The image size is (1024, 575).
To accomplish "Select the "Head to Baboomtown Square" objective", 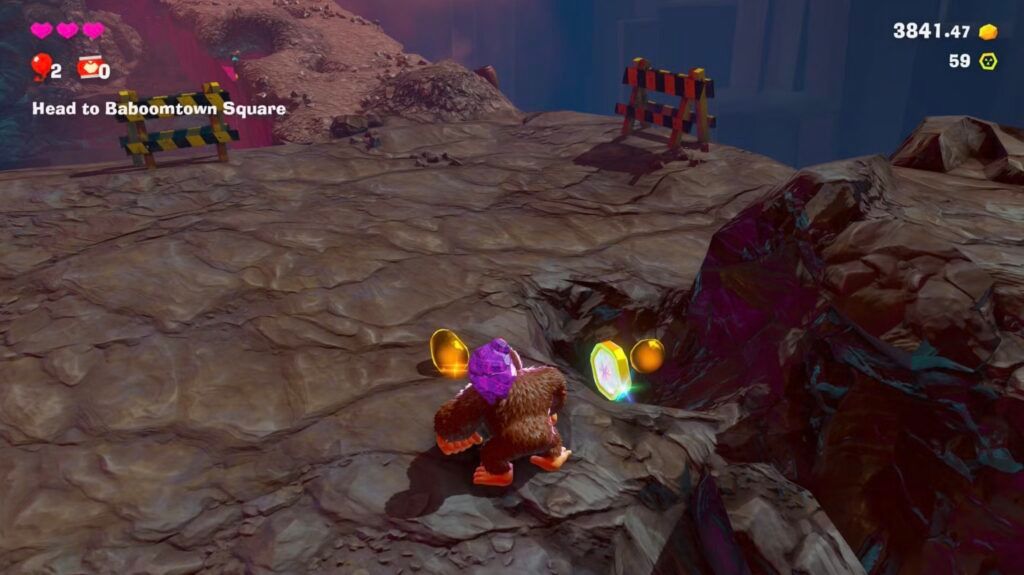I will pos(159,108).
